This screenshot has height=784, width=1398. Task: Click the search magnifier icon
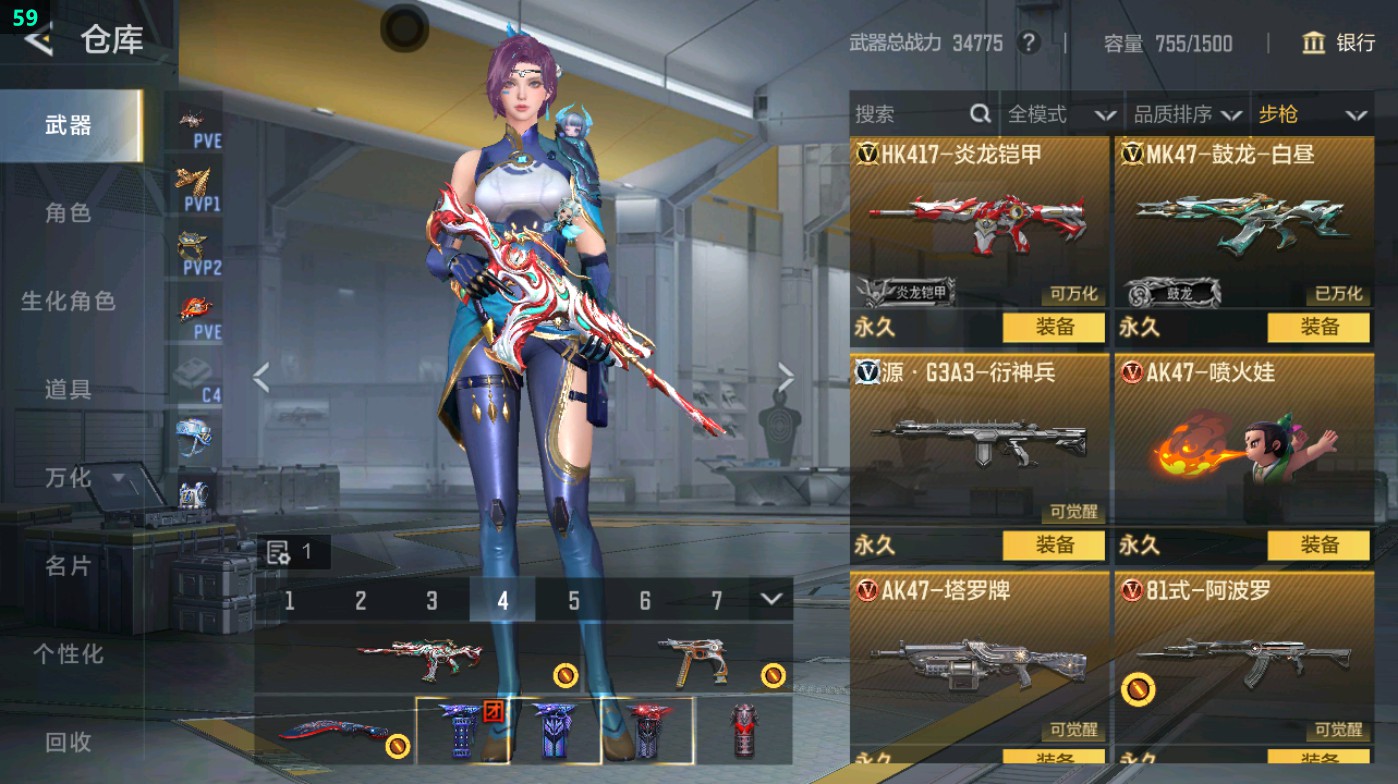coord(978,114)
